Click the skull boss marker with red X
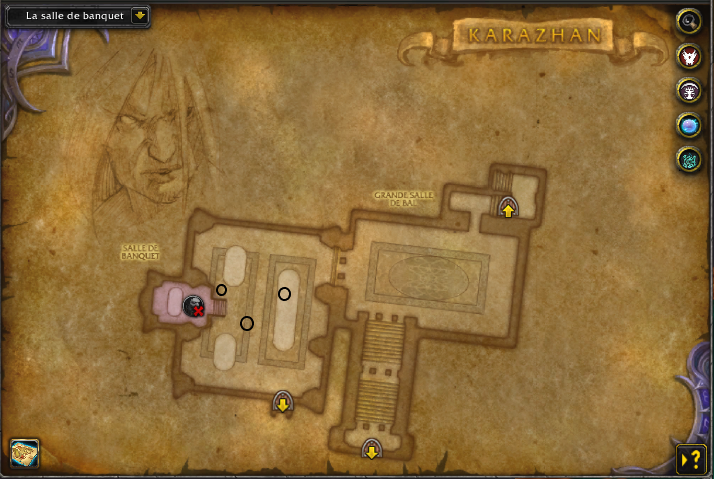The image size is (714, 479). tap(194, 306)
